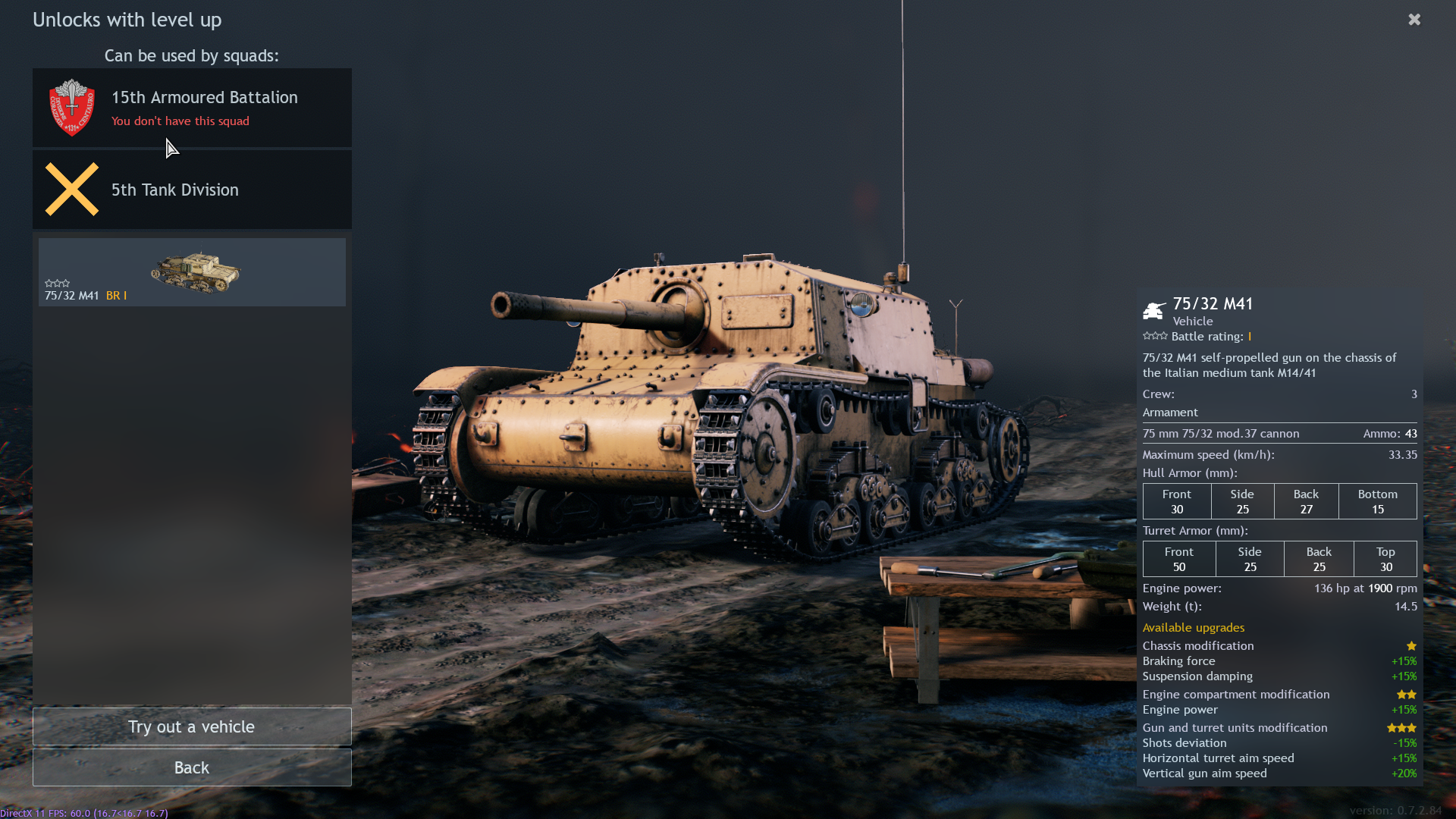Select the 5th Tank Division squad
The height and width of the screenshot is (819, 1456).
coord(192,190)
